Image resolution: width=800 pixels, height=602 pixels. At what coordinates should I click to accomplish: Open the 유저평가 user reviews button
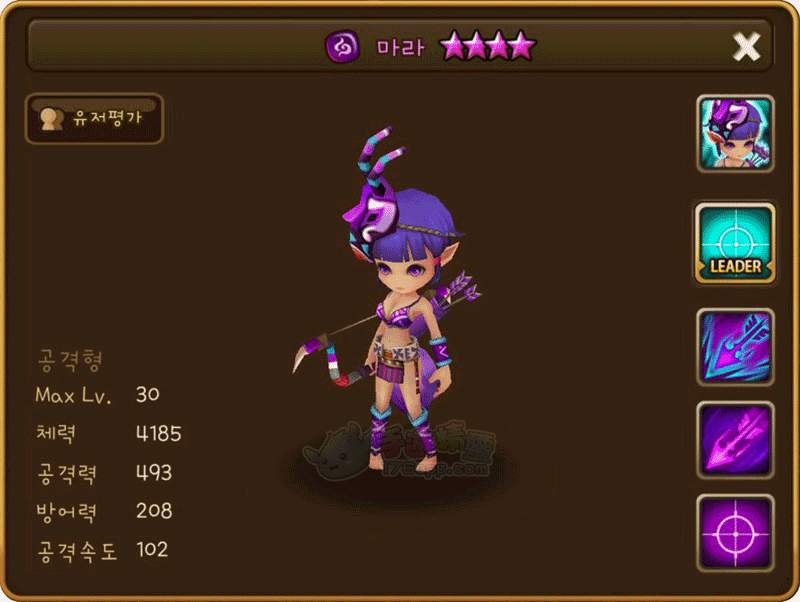point(95,119)
